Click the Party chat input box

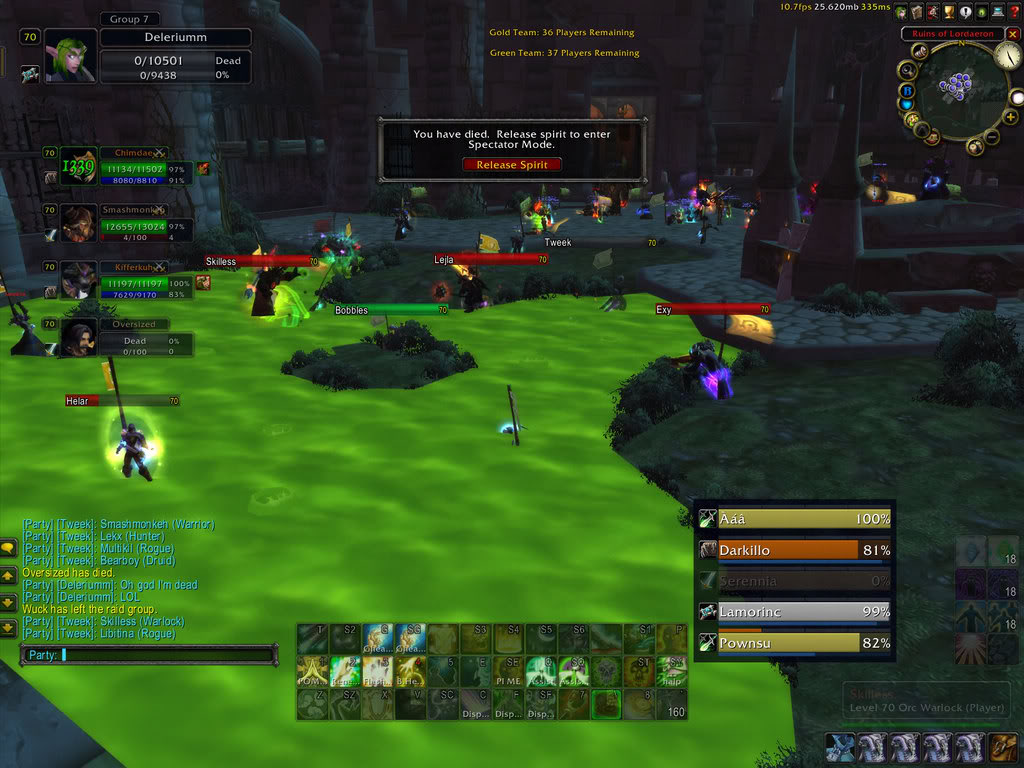pyautogui.click(x=150, y=655)
